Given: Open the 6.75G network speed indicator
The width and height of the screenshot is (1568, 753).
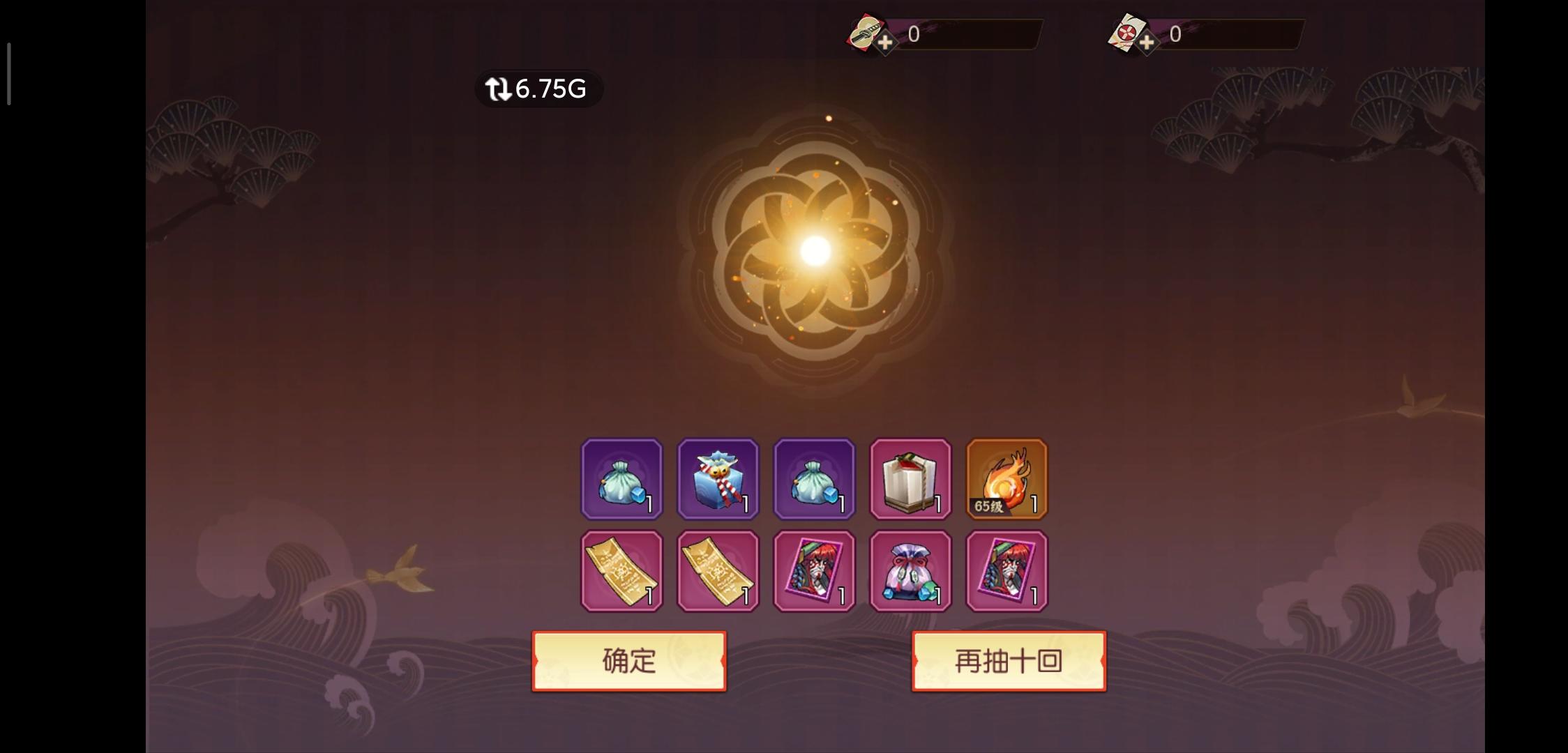Looking at the screenshot, I should 537,88.
